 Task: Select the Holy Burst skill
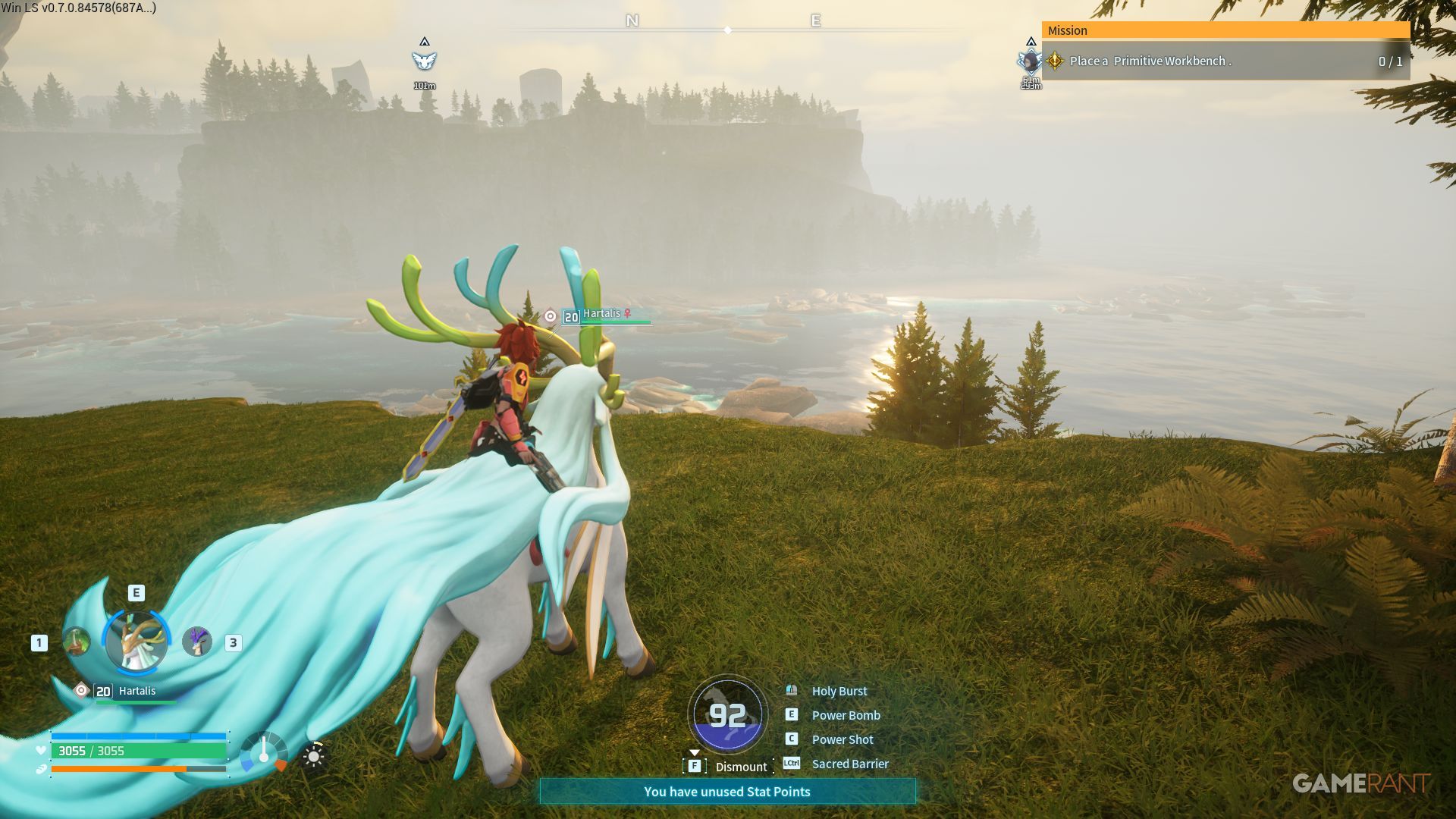tap(839, 691)
